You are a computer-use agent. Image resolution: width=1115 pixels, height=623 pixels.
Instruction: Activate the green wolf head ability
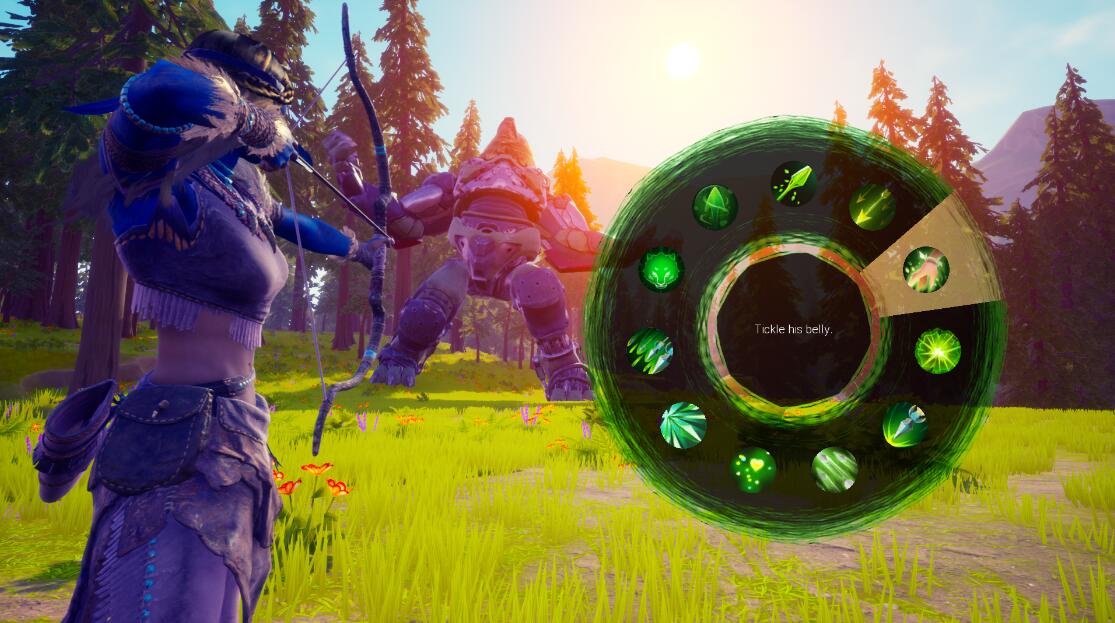coord(662,269)
